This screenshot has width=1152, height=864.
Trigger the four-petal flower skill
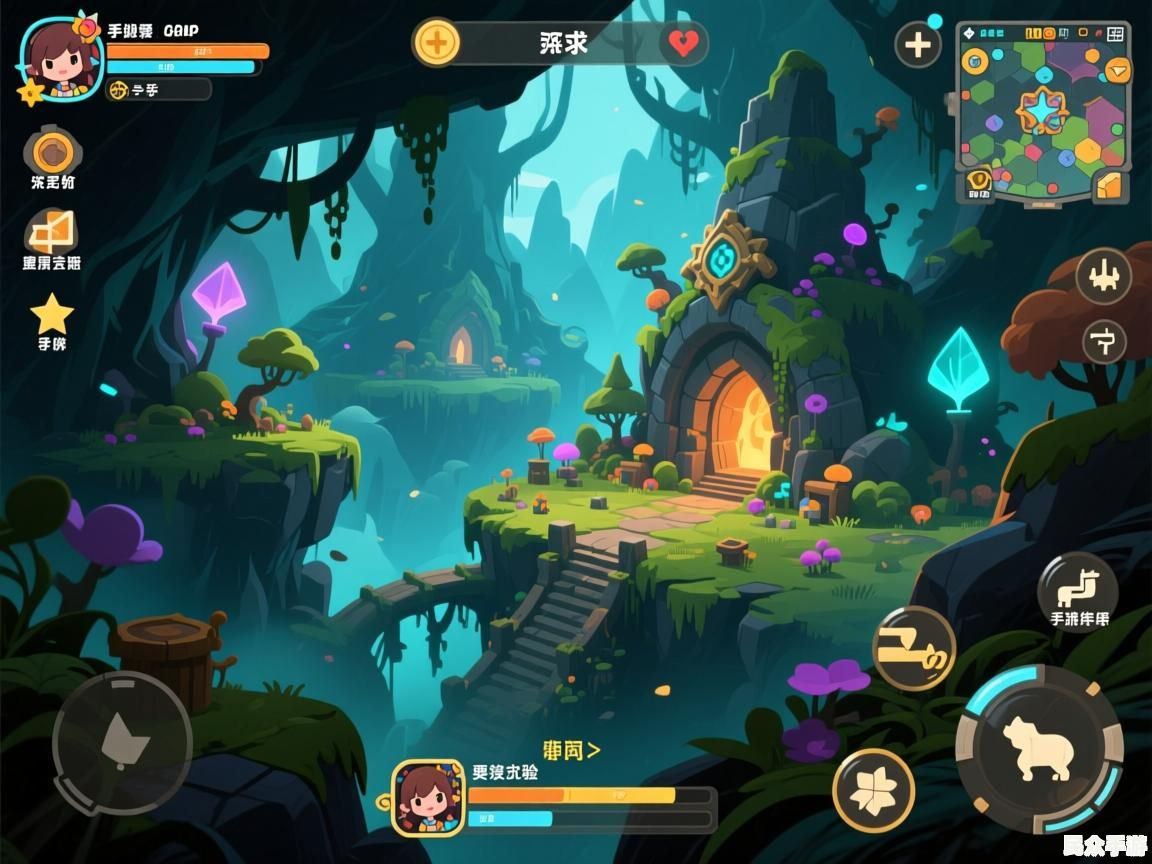pyautogui.click(x=873, y=790)
